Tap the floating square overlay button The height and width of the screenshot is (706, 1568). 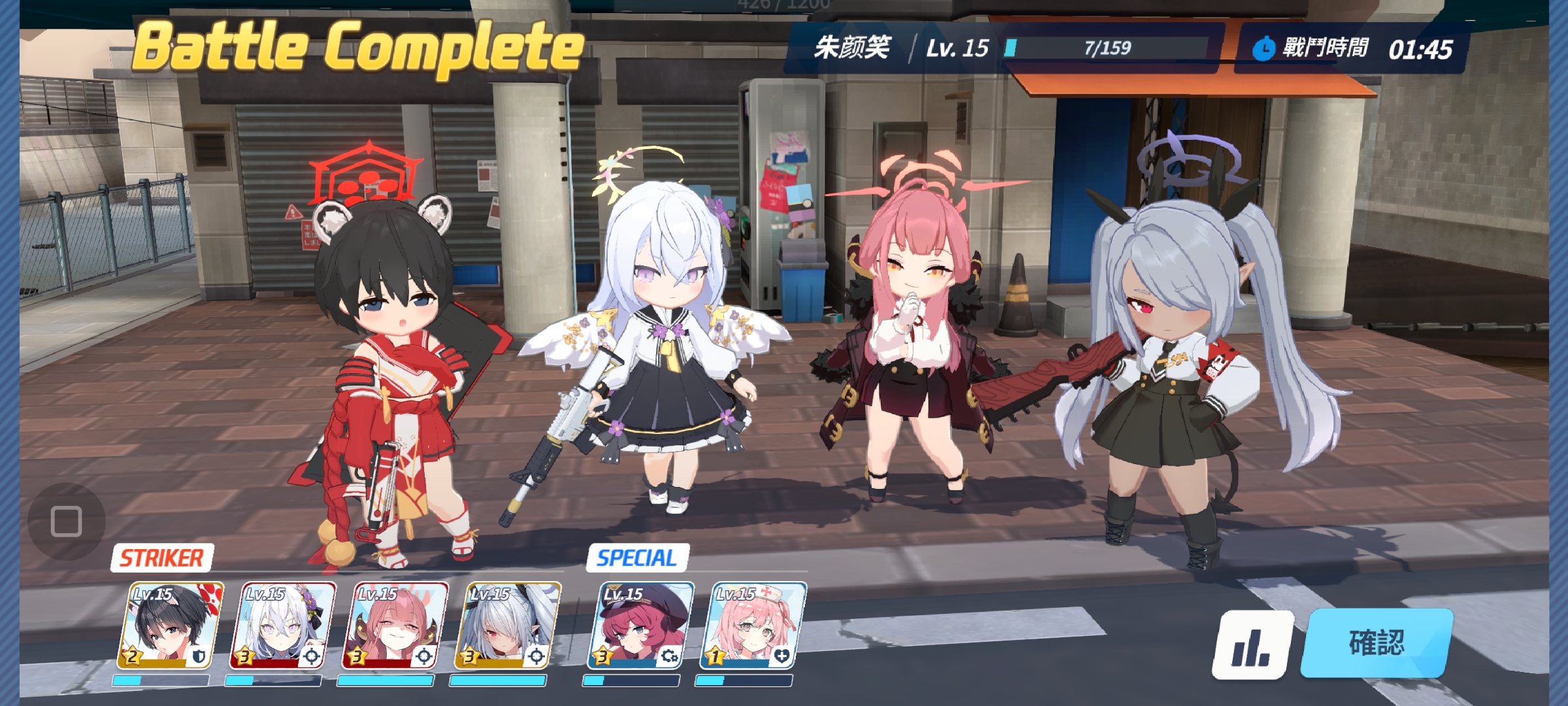pyautogui.click(x=66, y=521)
